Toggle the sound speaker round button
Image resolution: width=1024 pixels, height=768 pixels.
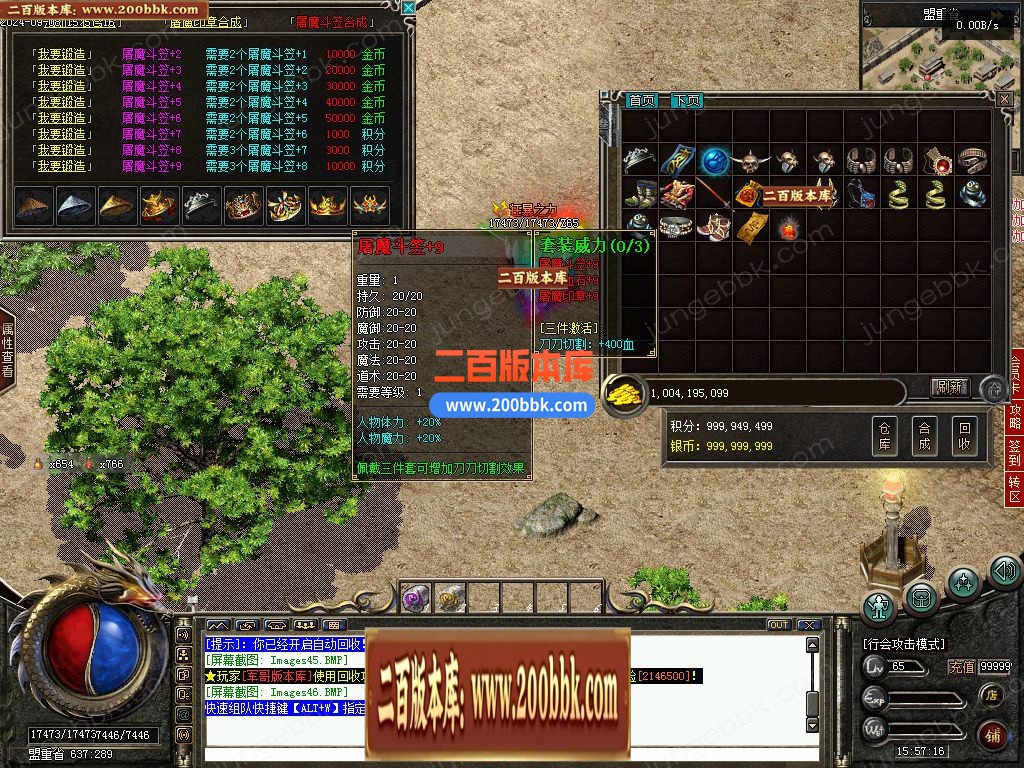tap(1004, 572)
